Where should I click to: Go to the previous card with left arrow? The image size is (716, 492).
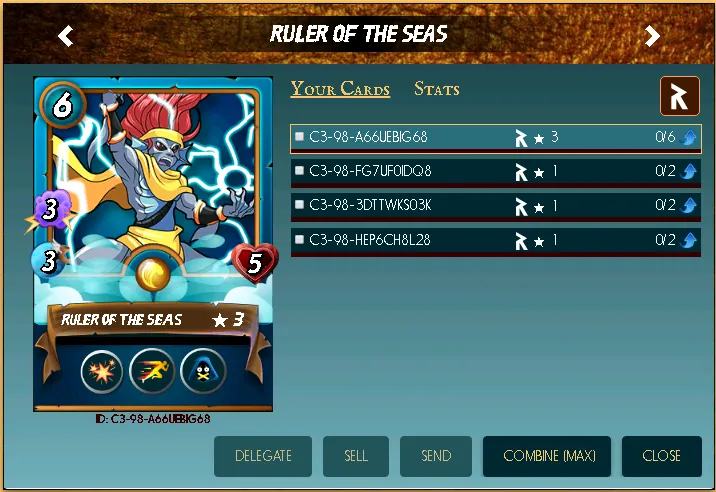pyautogui.click(x=66, y=37)
